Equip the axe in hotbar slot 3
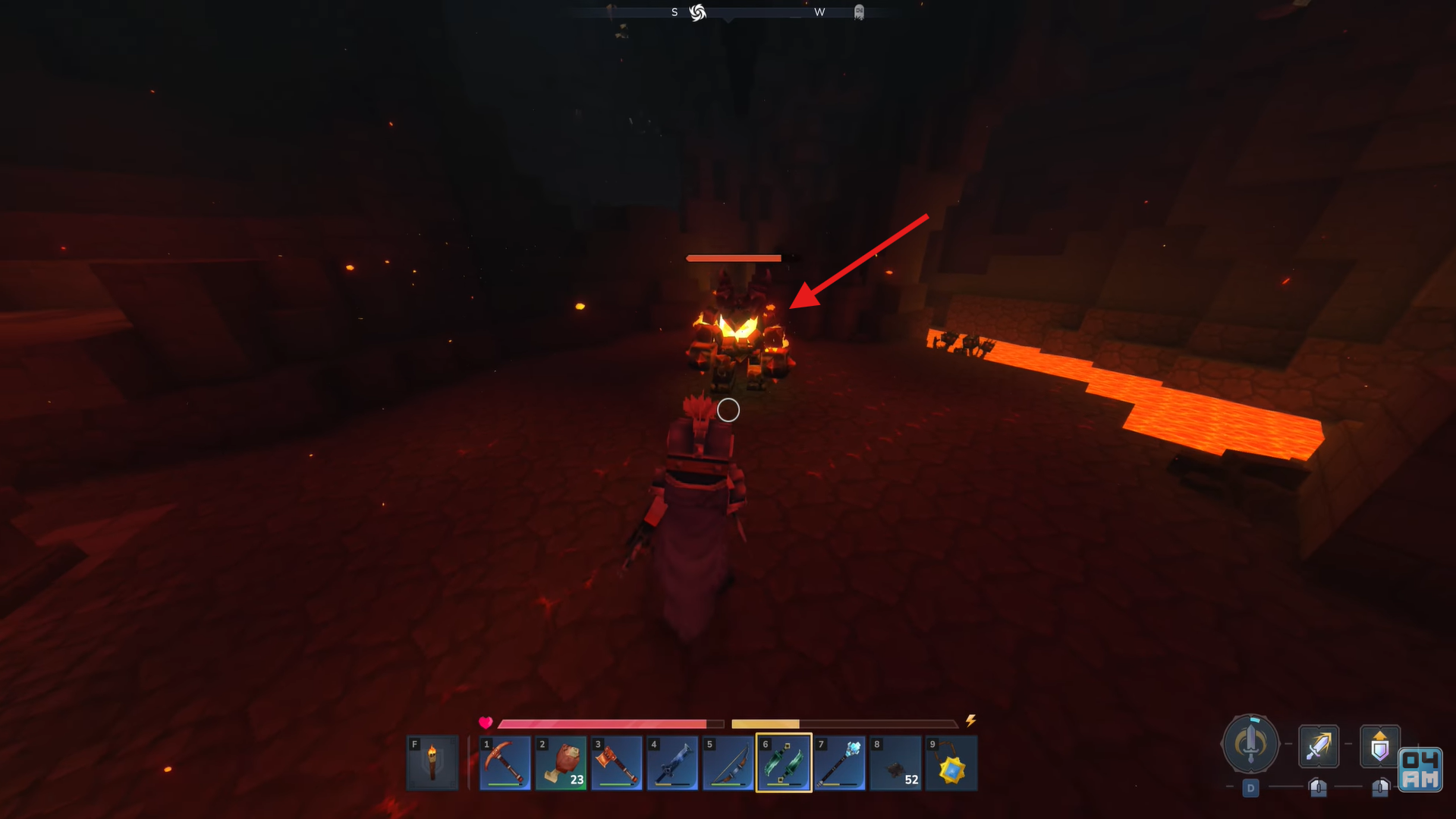This screenshot has height=819, width=1456. click(617, 762)
